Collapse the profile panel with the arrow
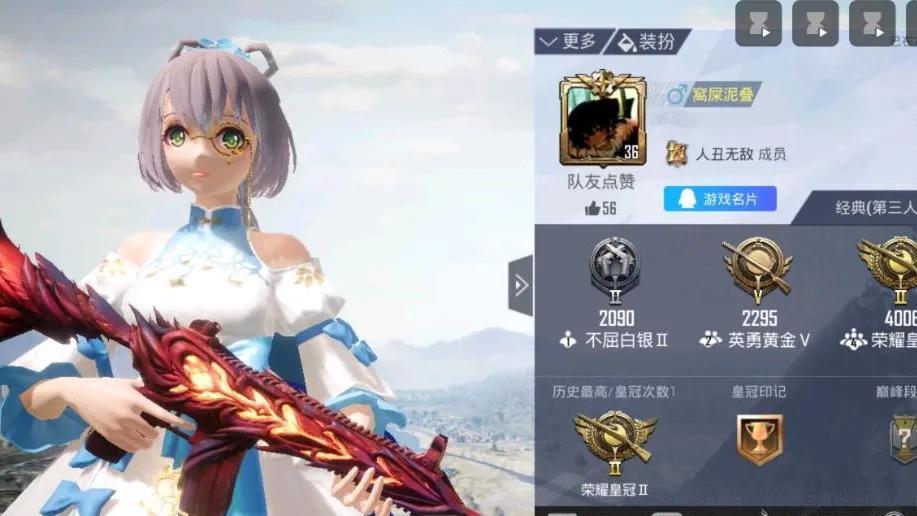Viewport: 917px width, 516px height. point(520,286)
